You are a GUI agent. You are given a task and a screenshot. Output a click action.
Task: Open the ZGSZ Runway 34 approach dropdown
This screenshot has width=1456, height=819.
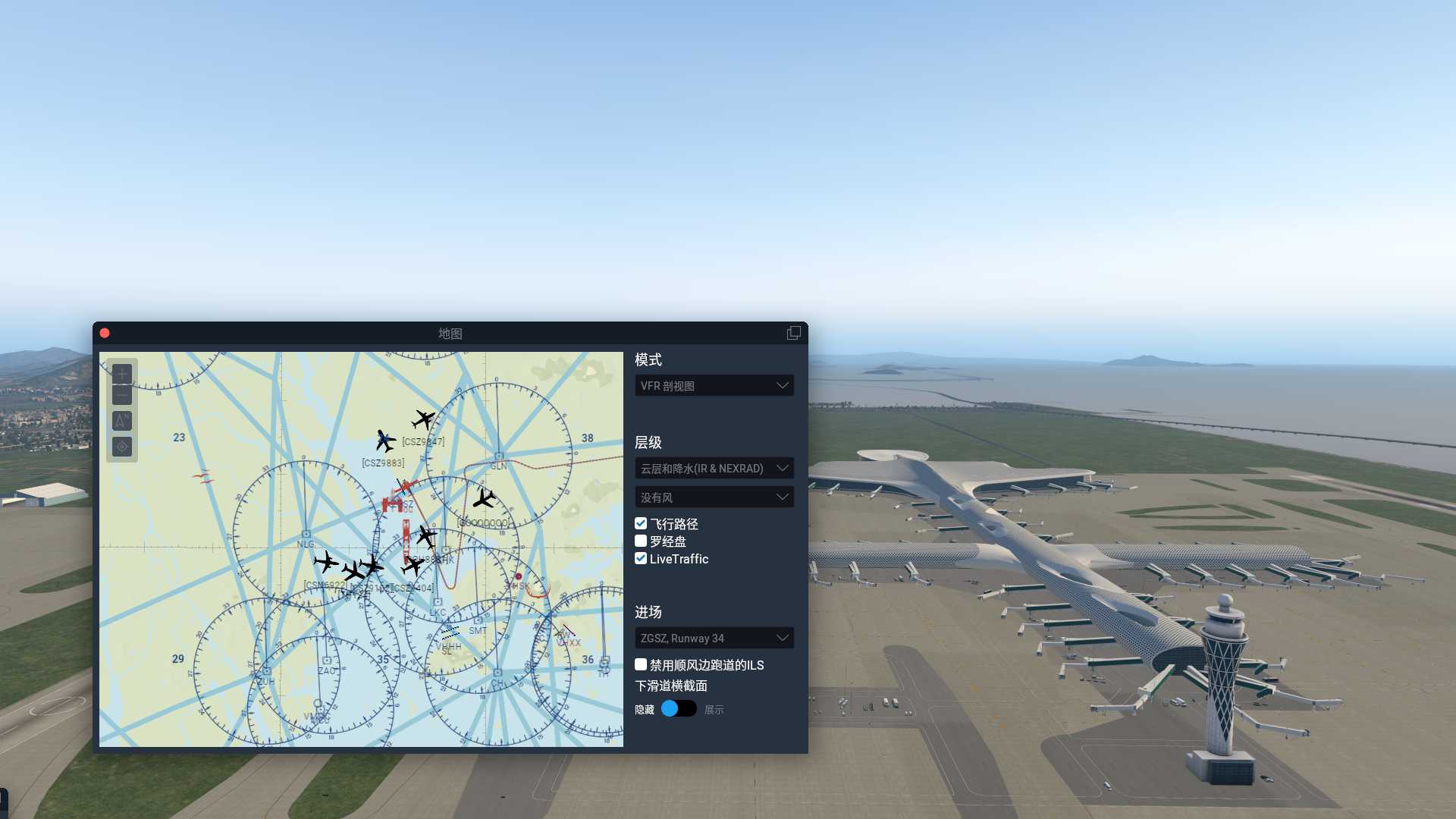click(714, 638)
